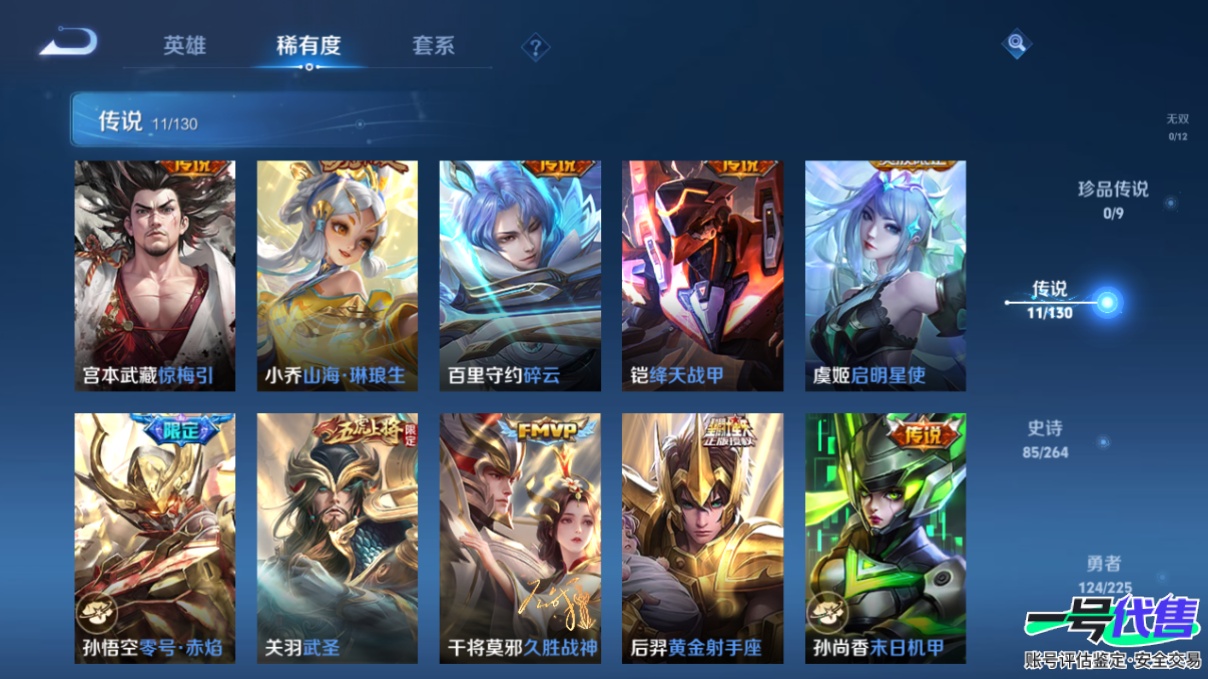The image size is (1208, 679).
Task: Select the 宫本武藏 惊梅引 skin card
Action: click(155, 275)
